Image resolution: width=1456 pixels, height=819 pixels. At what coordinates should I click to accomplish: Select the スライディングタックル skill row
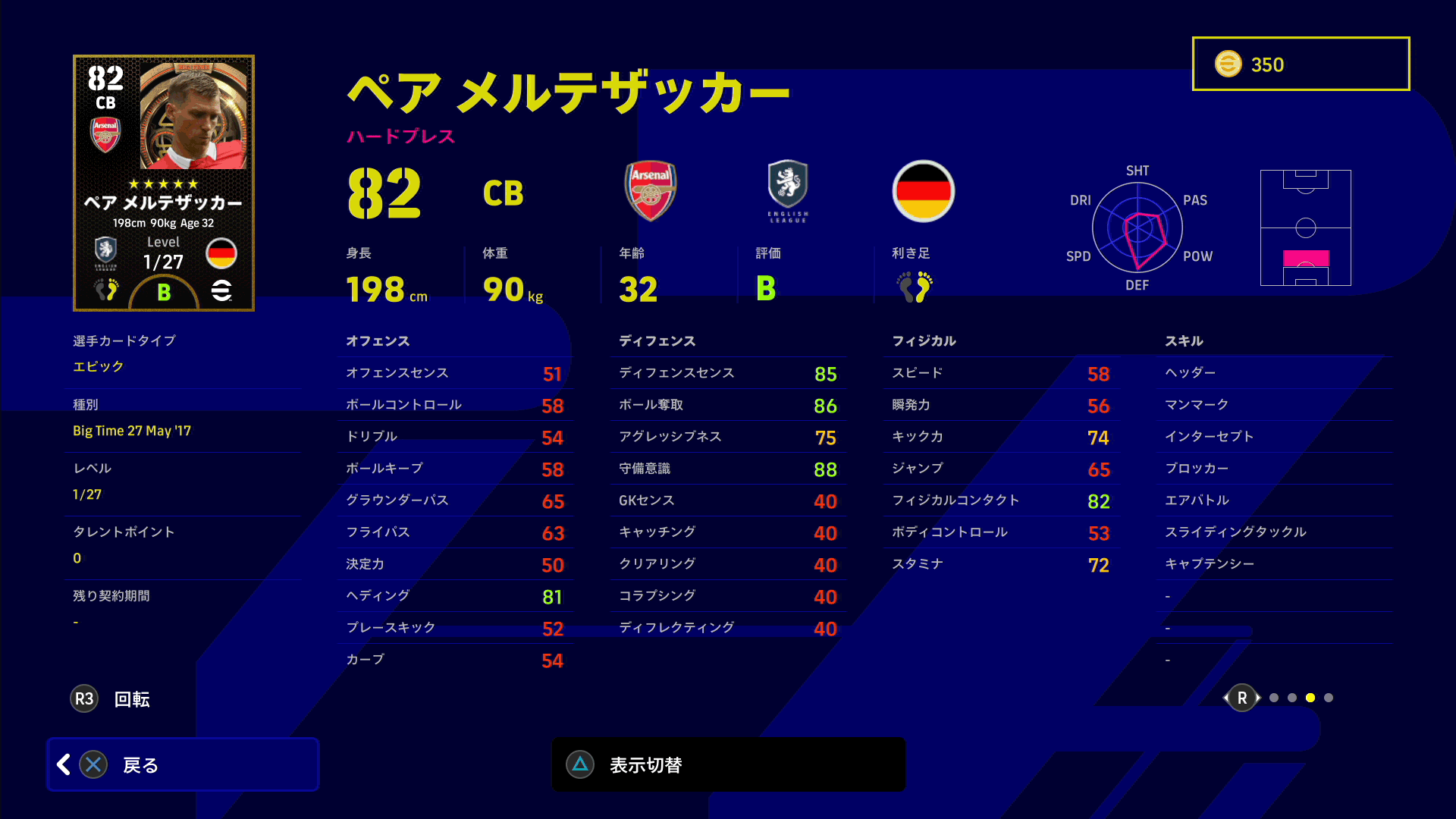pyautogui.click(x=1274, y=532)
